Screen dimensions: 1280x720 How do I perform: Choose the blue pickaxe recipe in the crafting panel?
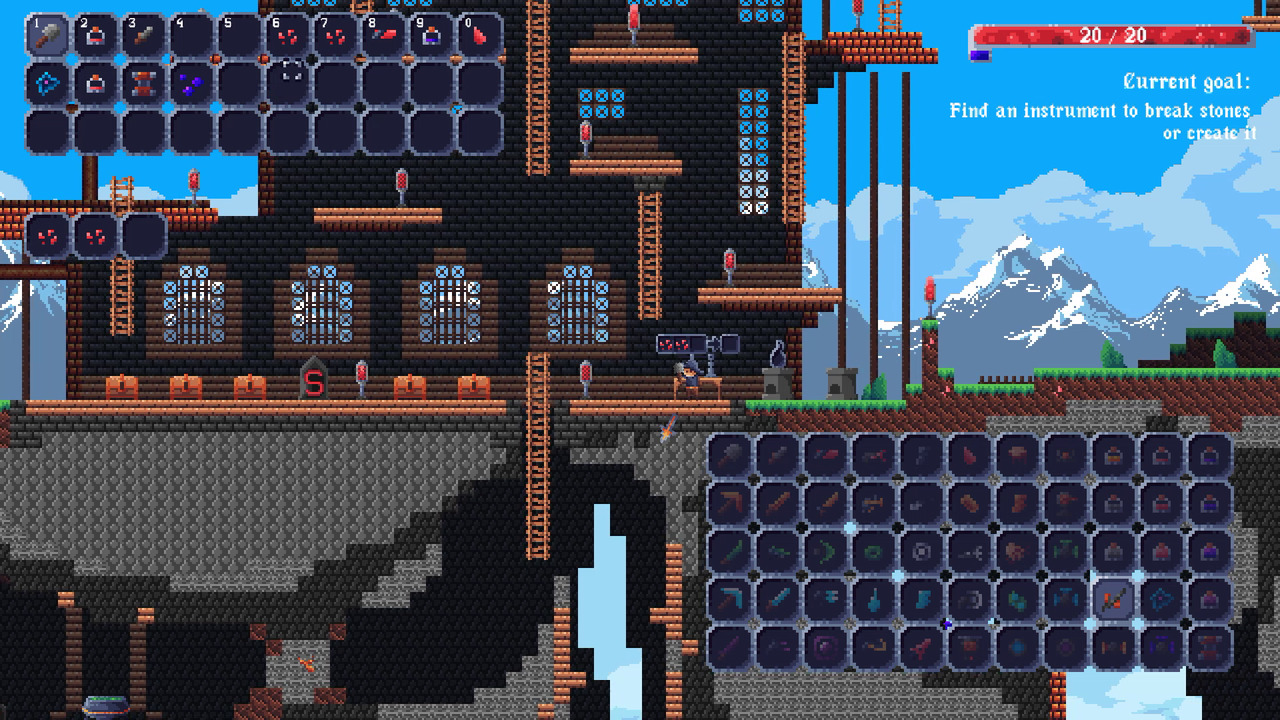[x=727, y=601]
